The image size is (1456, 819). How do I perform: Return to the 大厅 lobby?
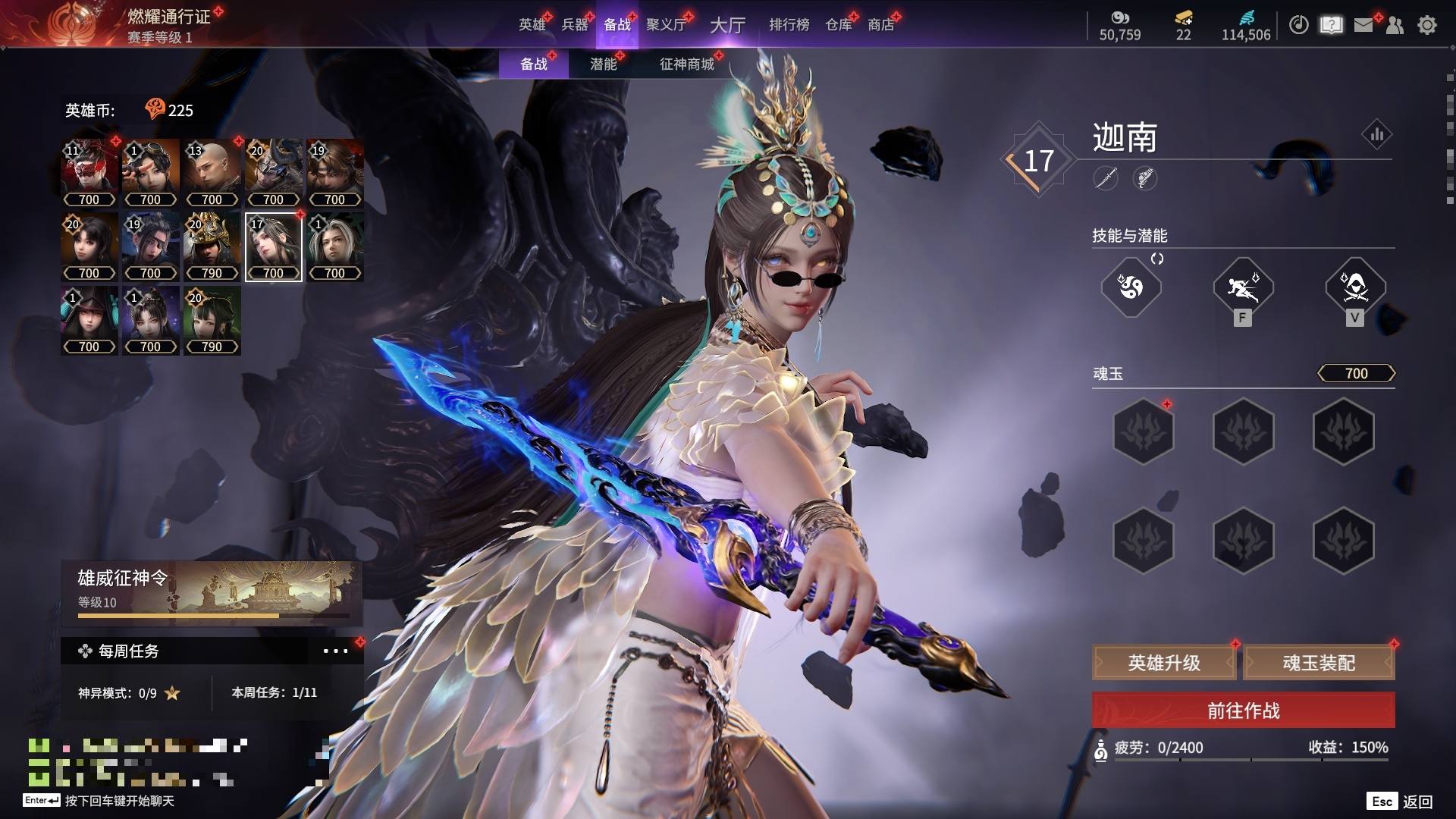(727, 25)
